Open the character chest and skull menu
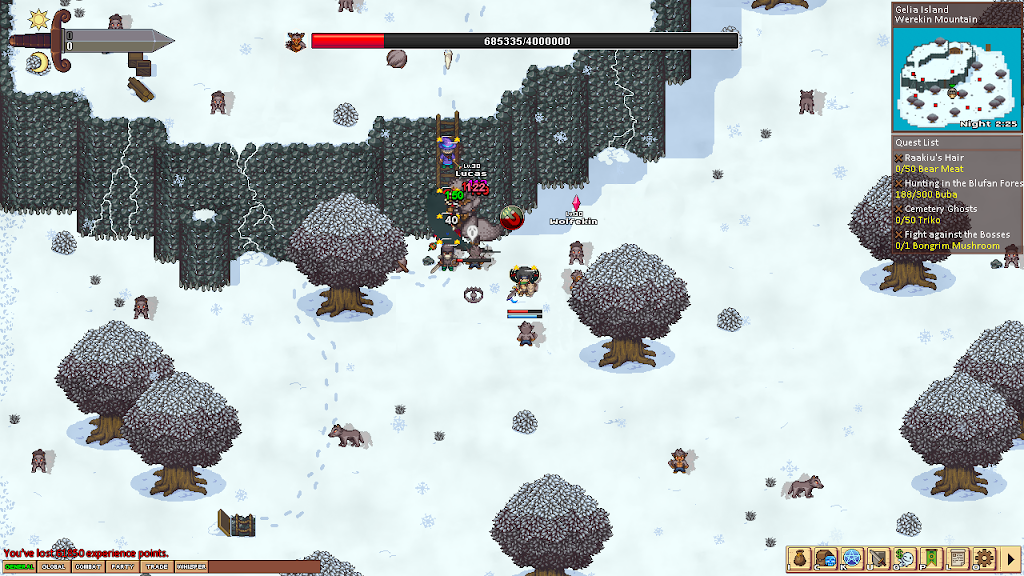 click(825, 558)
